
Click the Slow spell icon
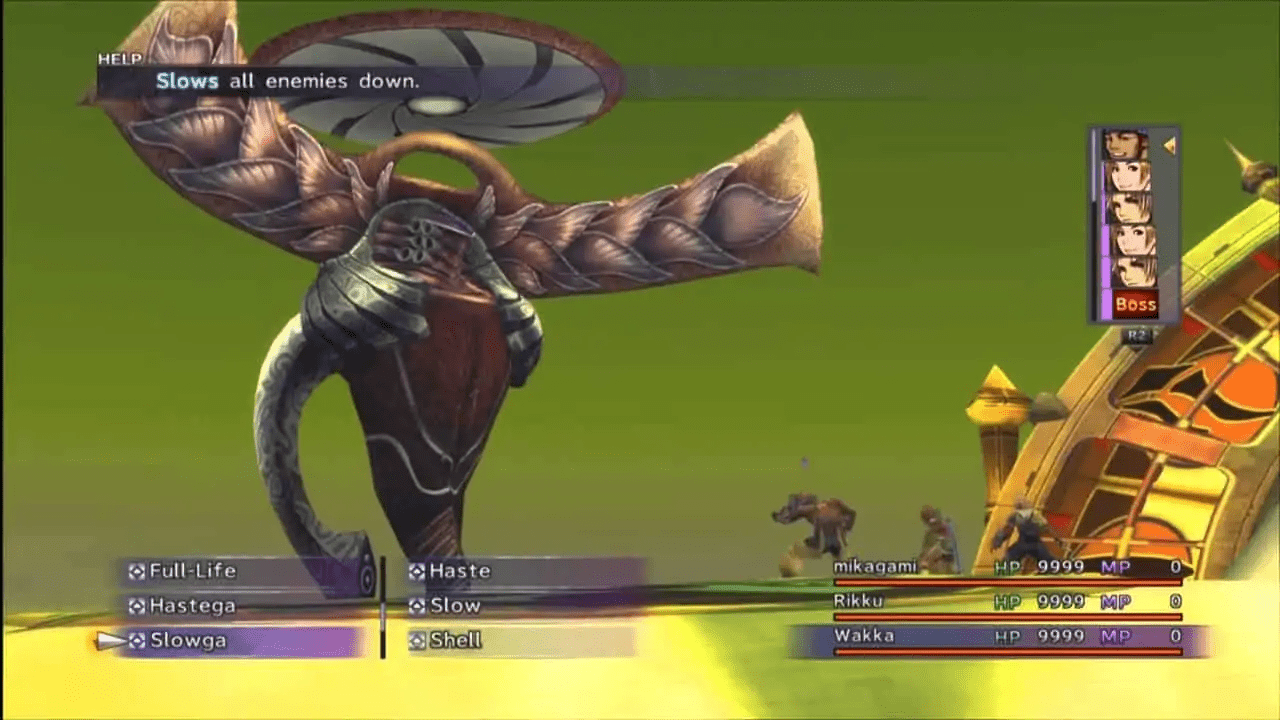(418, 605)
